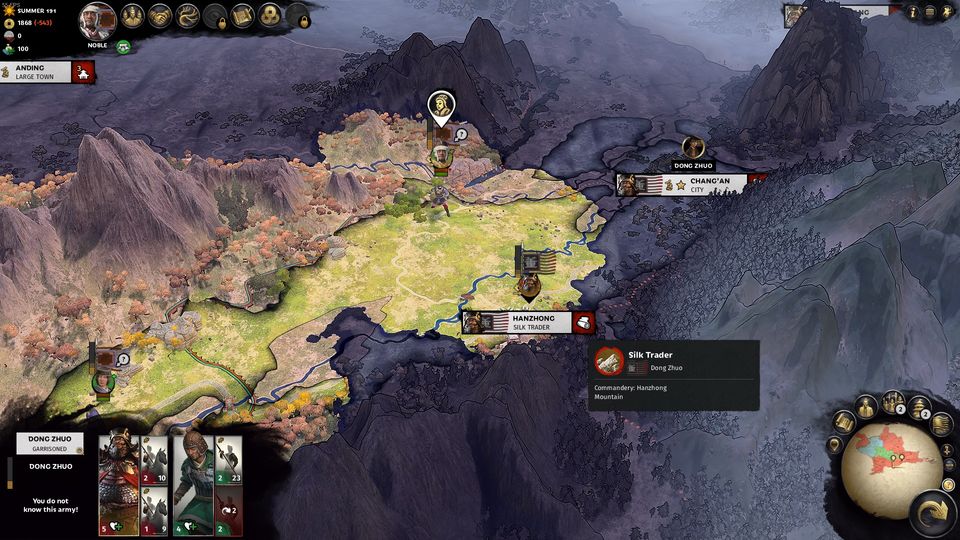The image size is (960, 540).
Task: Open the scroll and map panel in top bar
Action: tap(242, 15)
